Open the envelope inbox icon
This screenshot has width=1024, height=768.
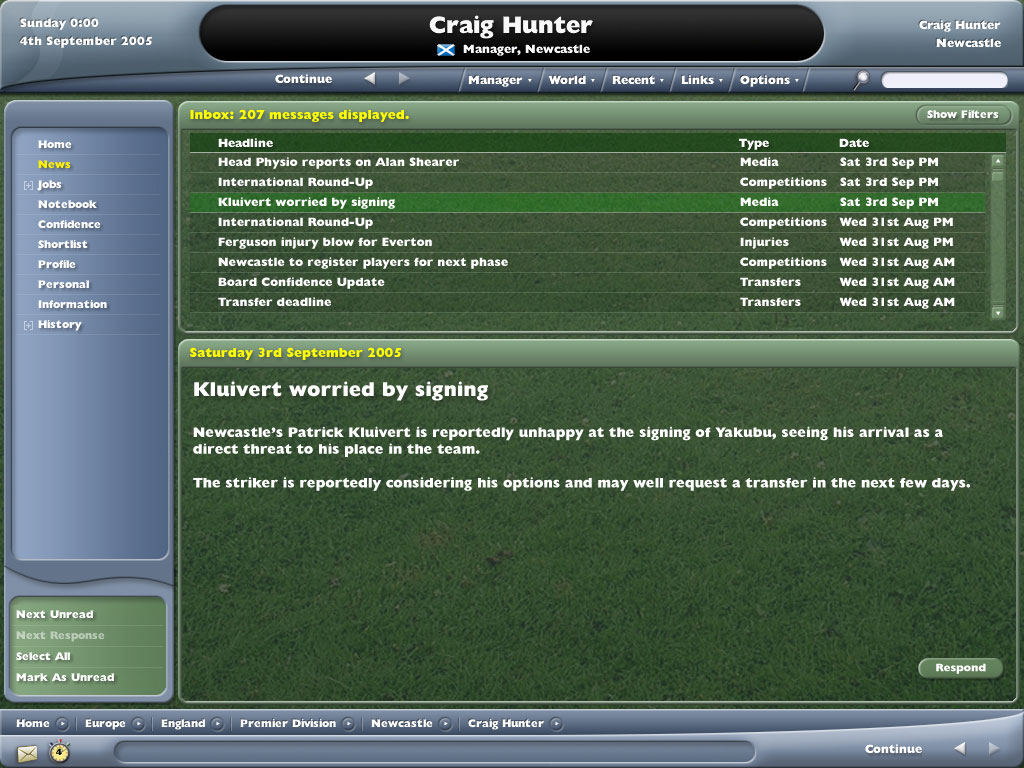pos(27,753)
